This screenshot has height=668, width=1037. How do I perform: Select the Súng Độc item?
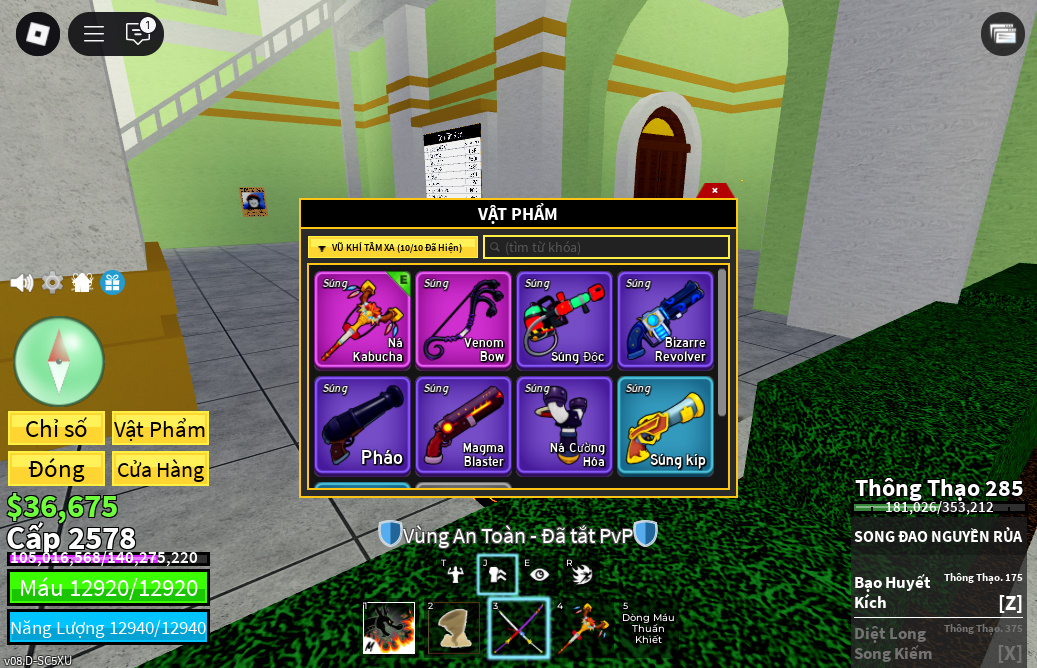pyautogui.click(x=565, y=320)
